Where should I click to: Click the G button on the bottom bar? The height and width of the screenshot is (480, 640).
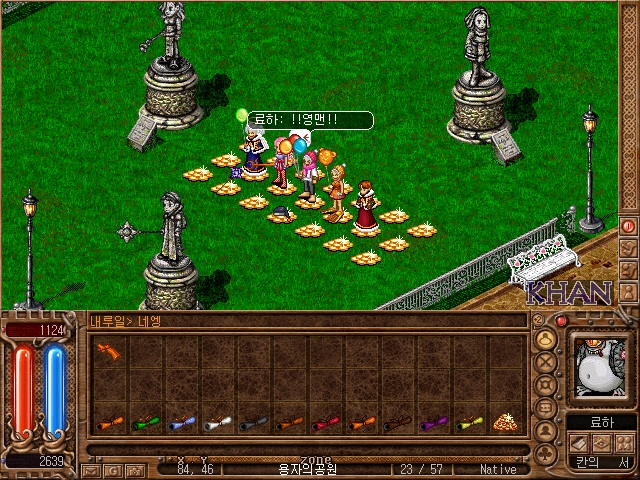[114, 469]
